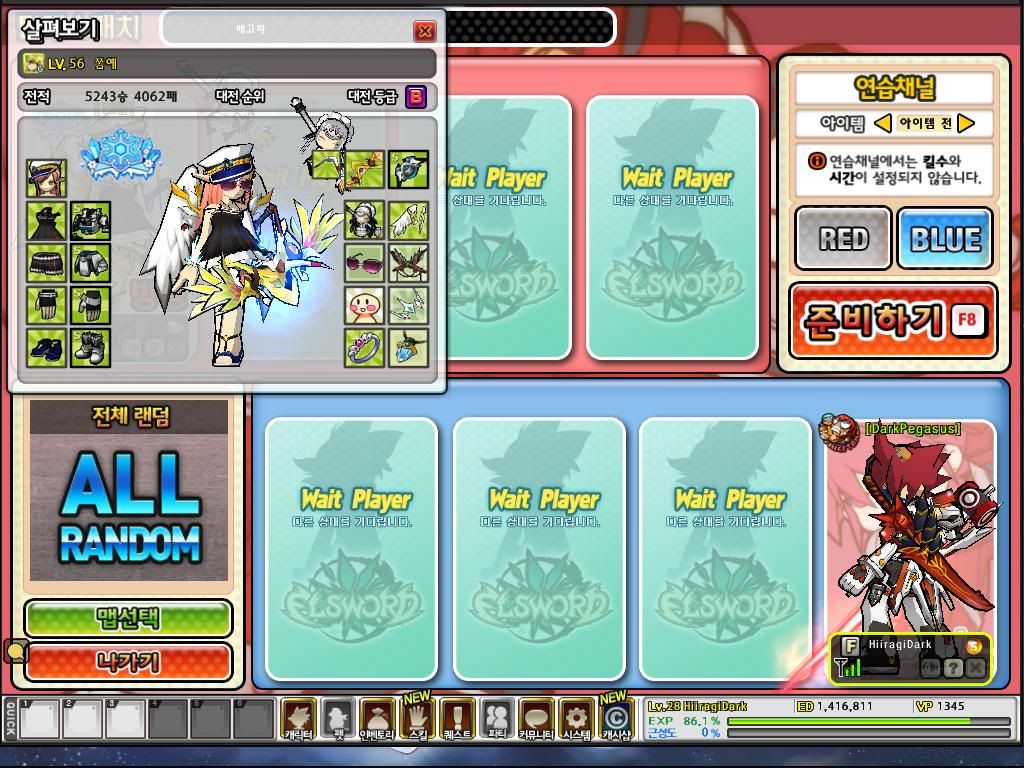
Task: Close the player inspection window
Action: 424,31
